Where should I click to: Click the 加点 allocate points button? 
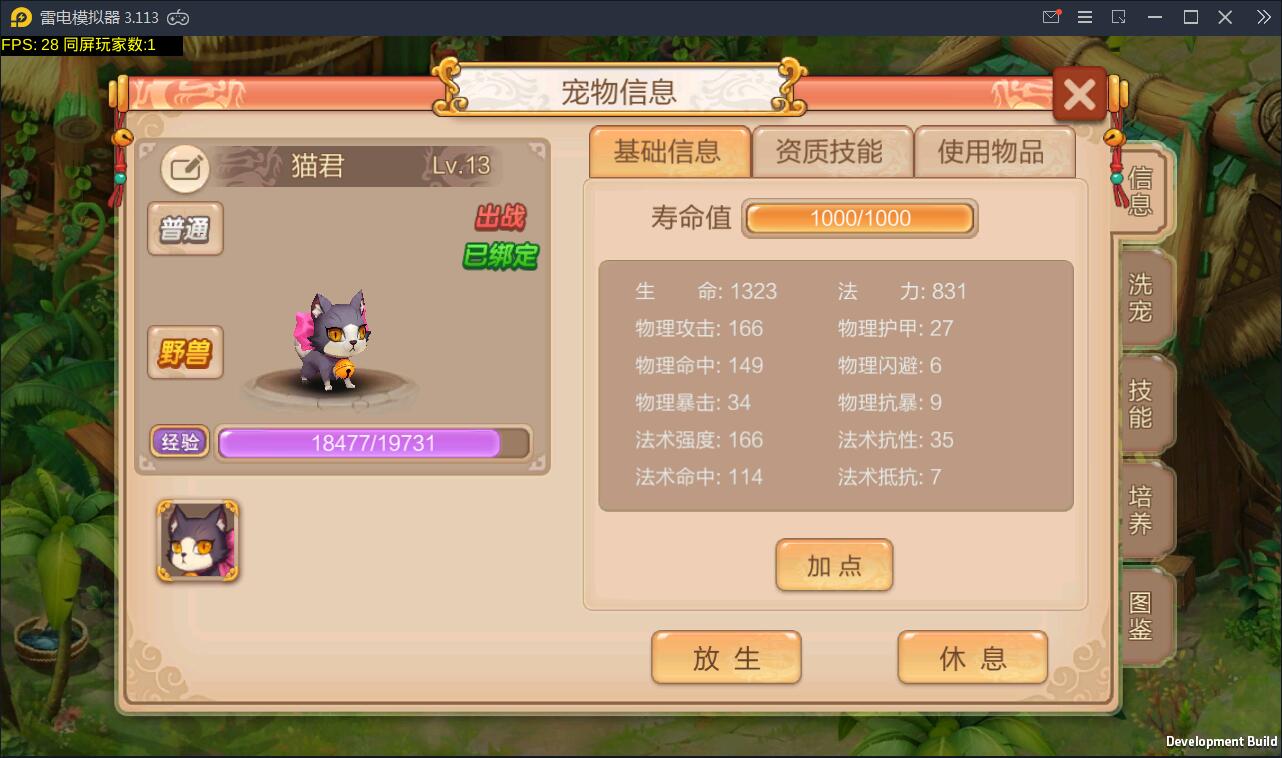pos(834,565)
